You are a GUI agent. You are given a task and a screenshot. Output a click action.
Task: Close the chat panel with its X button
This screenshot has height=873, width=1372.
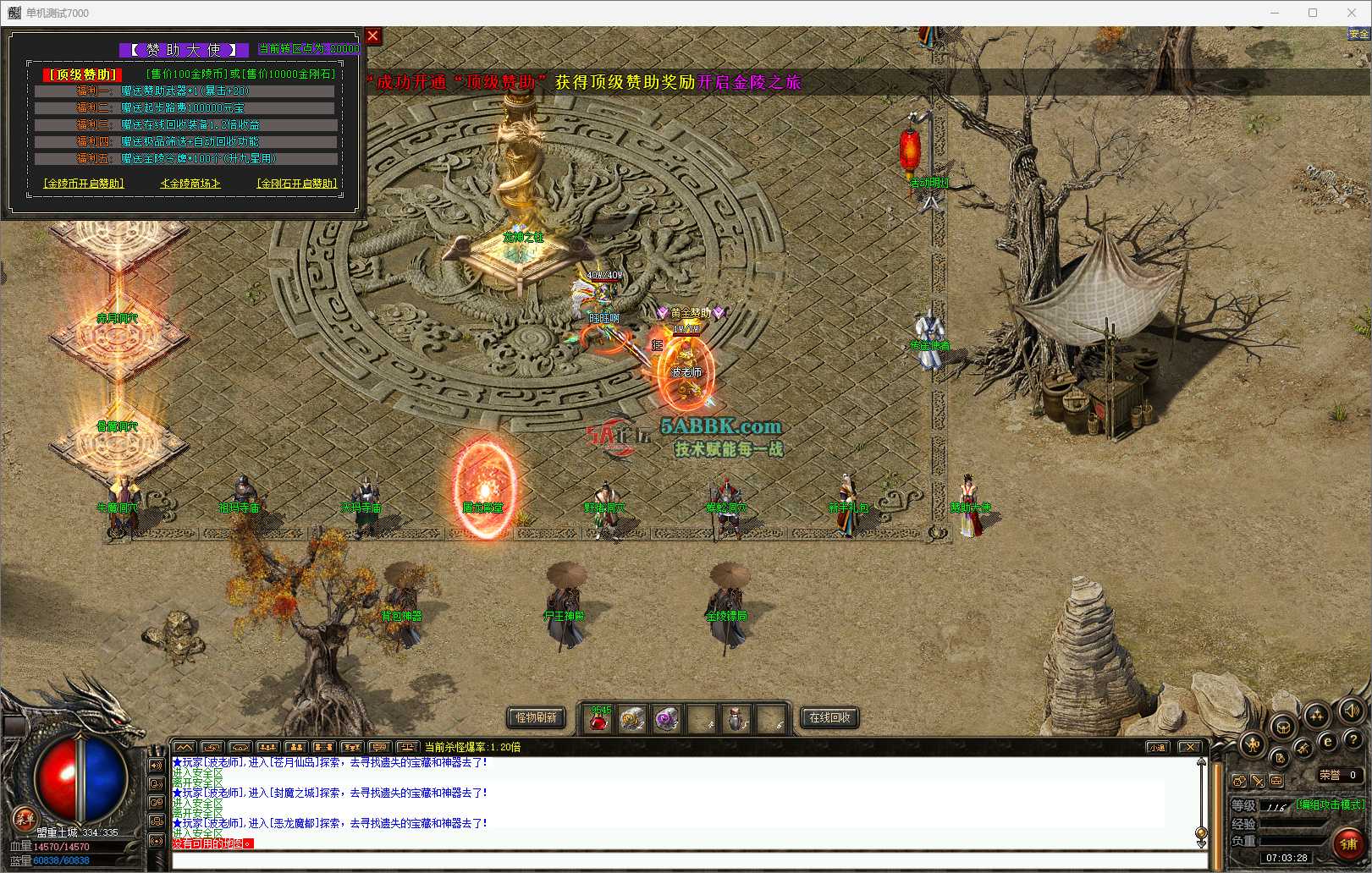[1190, 747]
